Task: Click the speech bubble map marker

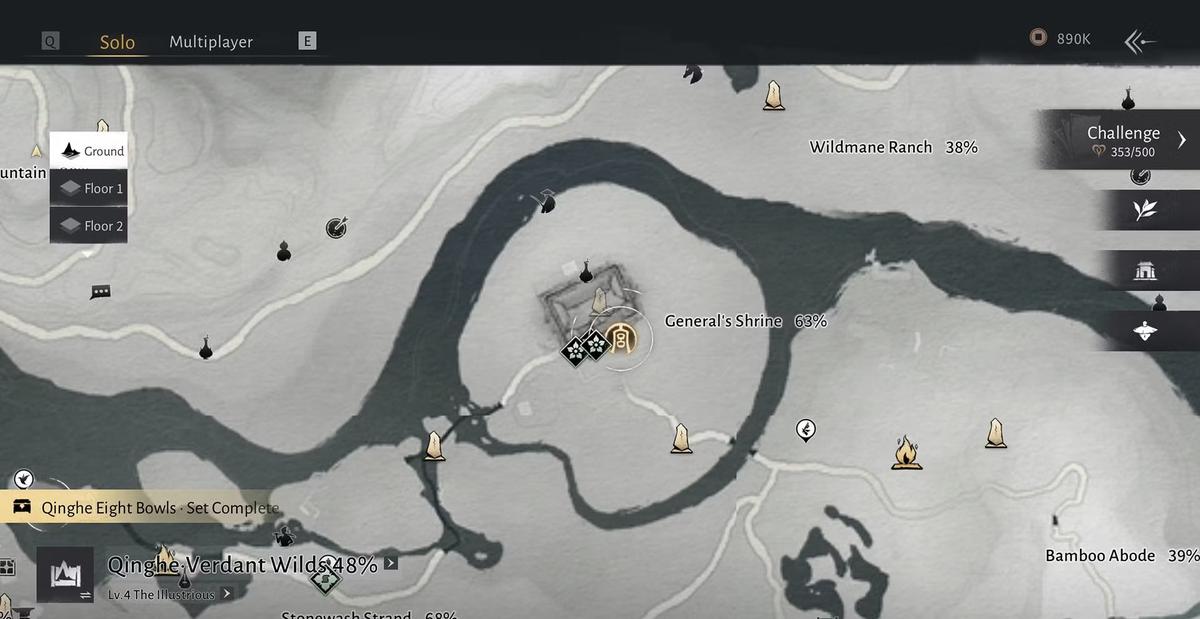Action: tap(100, 292)
